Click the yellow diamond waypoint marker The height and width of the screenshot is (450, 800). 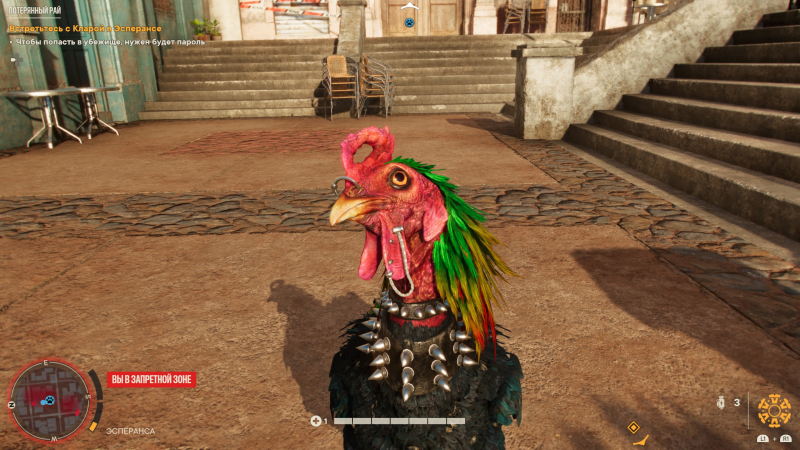tap(633, 427)
